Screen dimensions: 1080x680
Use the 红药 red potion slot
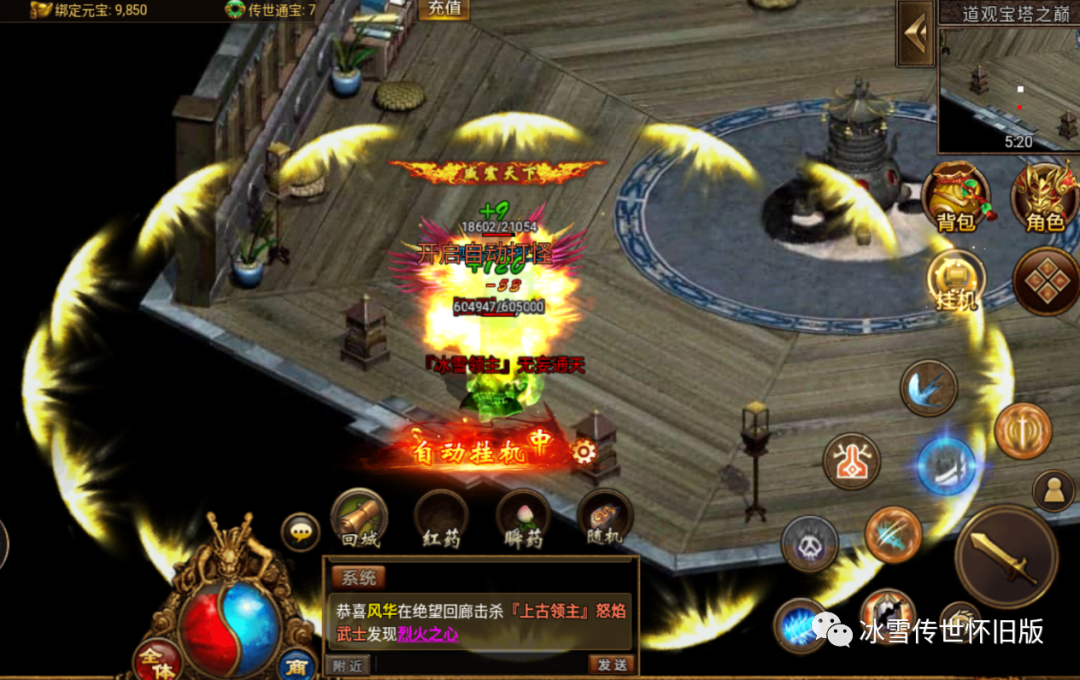(441, 518)
